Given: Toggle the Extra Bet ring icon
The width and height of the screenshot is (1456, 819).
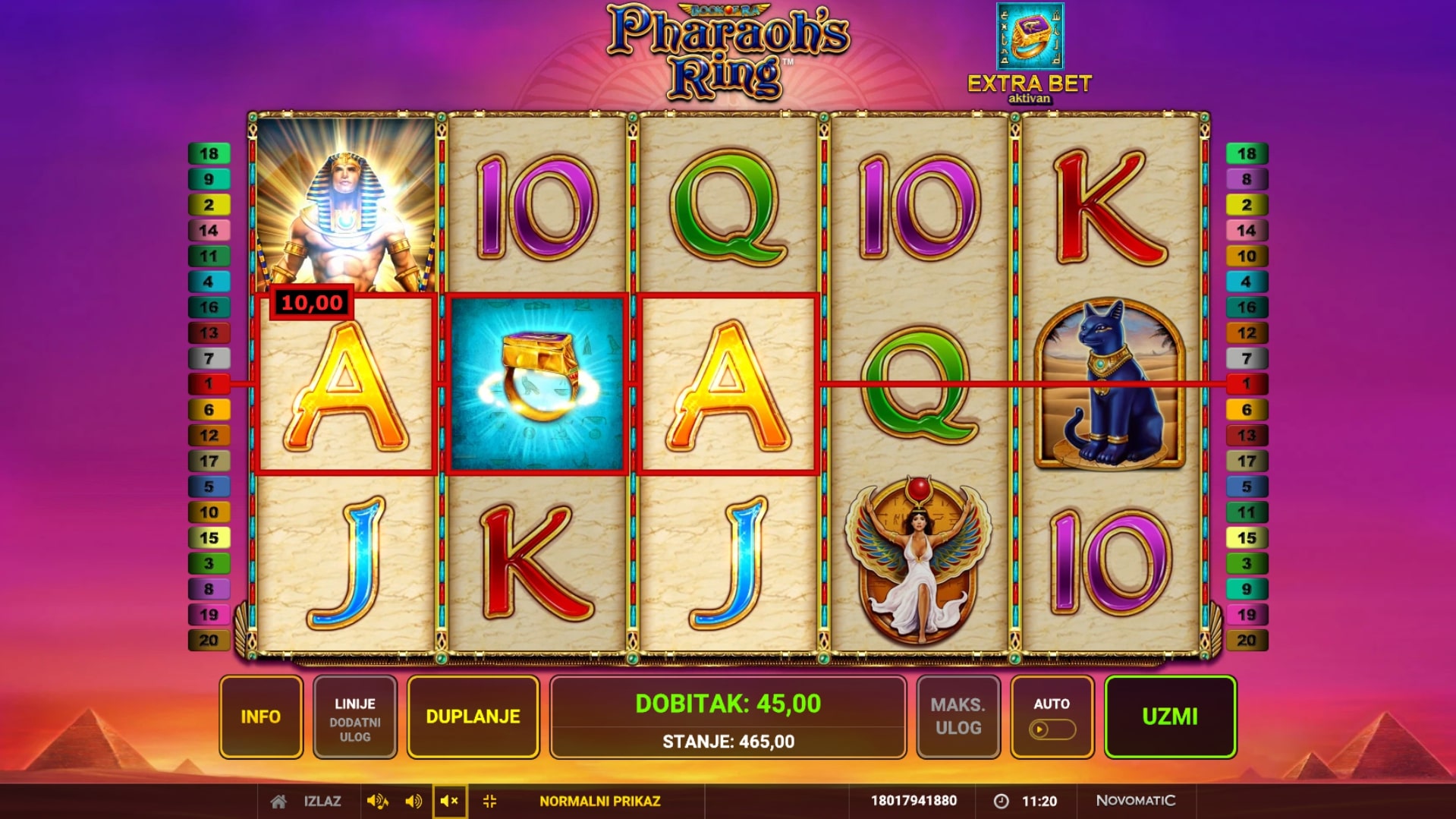Looking at the screenshot, I should pos(1030,36).
